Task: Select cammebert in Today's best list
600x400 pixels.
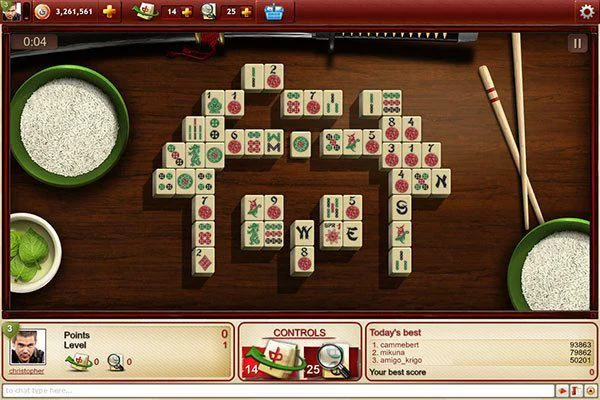Action: pos(402,344)
